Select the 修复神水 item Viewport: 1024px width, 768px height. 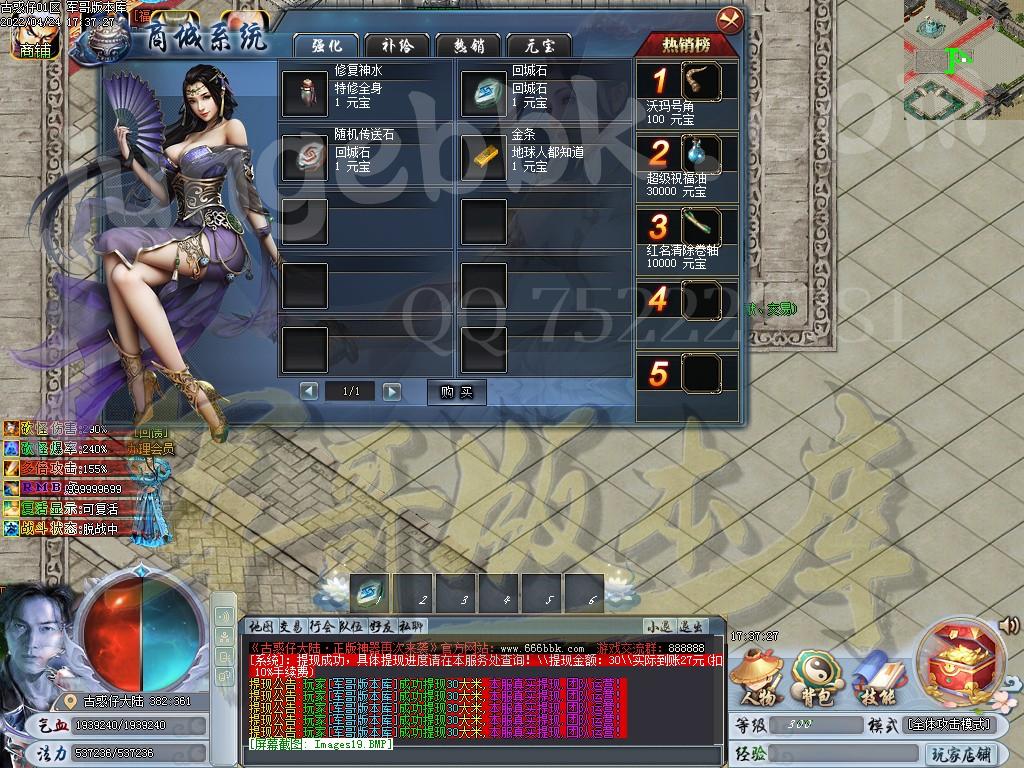click(x=304, y=93)
